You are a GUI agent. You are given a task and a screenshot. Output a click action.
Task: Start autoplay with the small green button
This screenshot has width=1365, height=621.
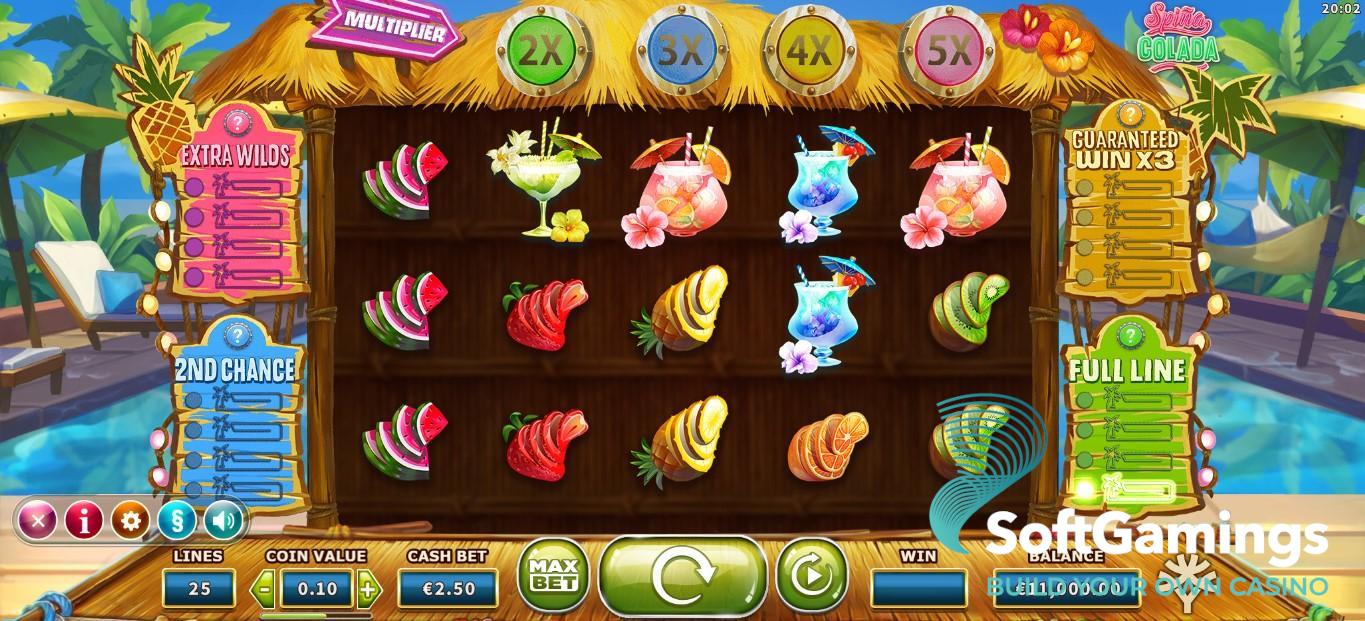click(811, 575)
